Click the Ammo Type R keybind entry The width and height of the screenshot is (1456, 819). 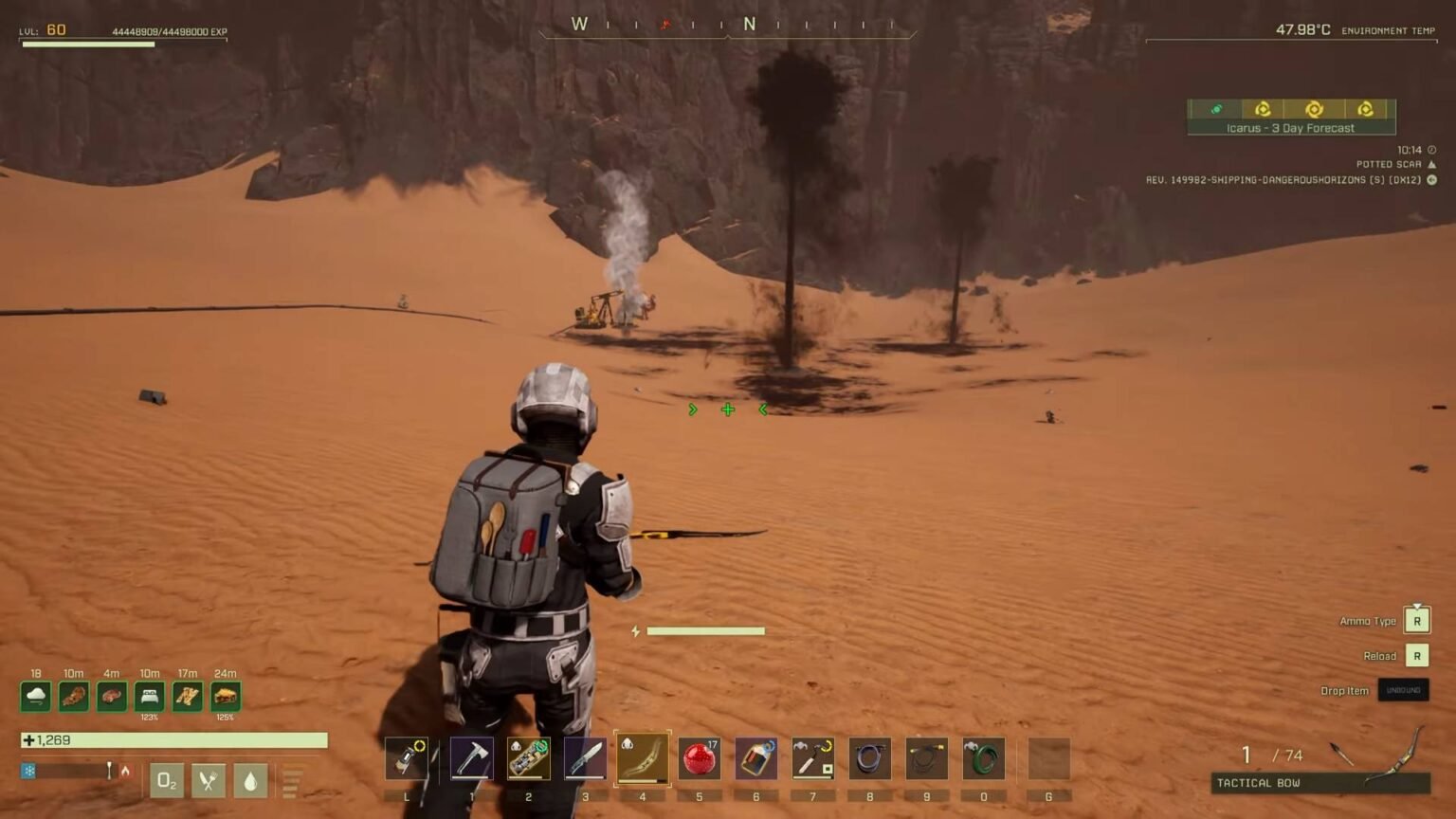coord(1418,620)
